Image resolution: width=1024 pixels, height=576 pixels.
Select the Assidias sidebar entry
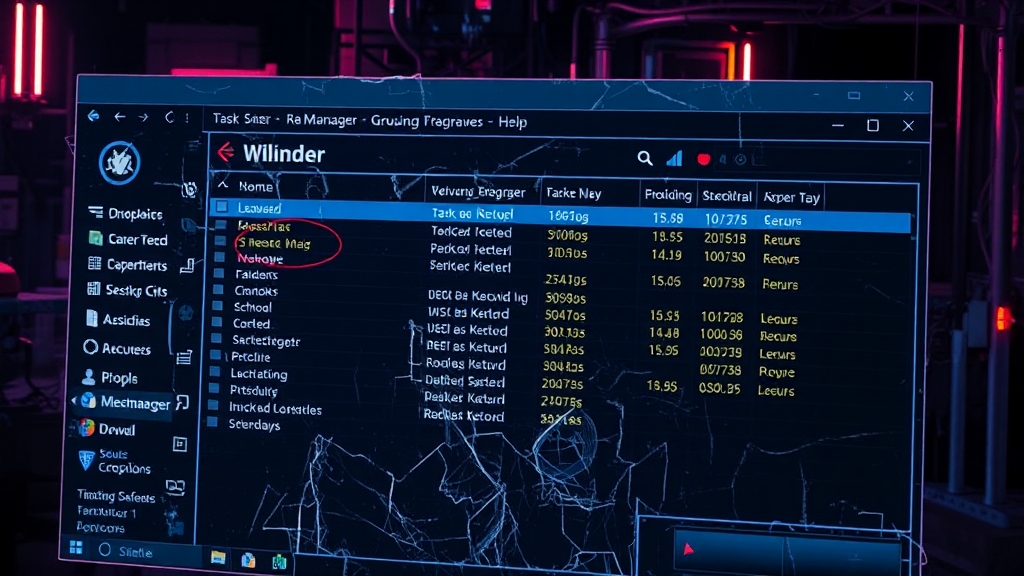126,320
